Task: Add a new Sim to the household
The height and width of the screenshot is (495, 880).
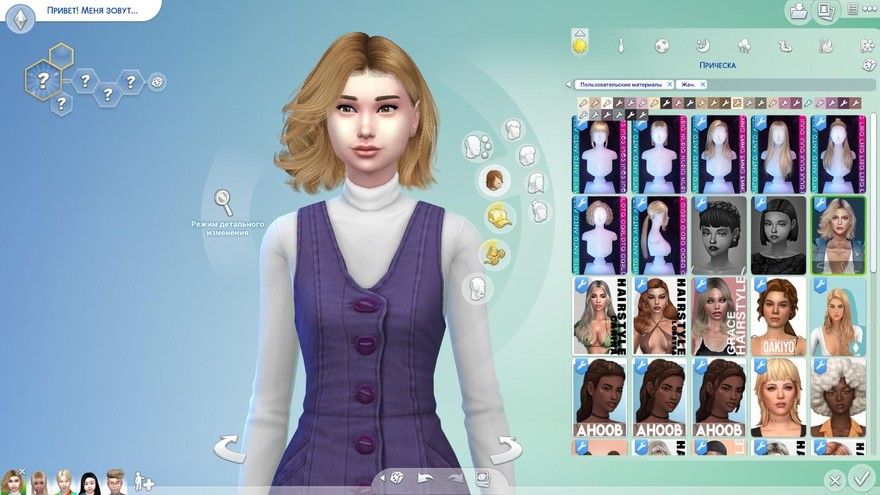Action: coord(144,482)
